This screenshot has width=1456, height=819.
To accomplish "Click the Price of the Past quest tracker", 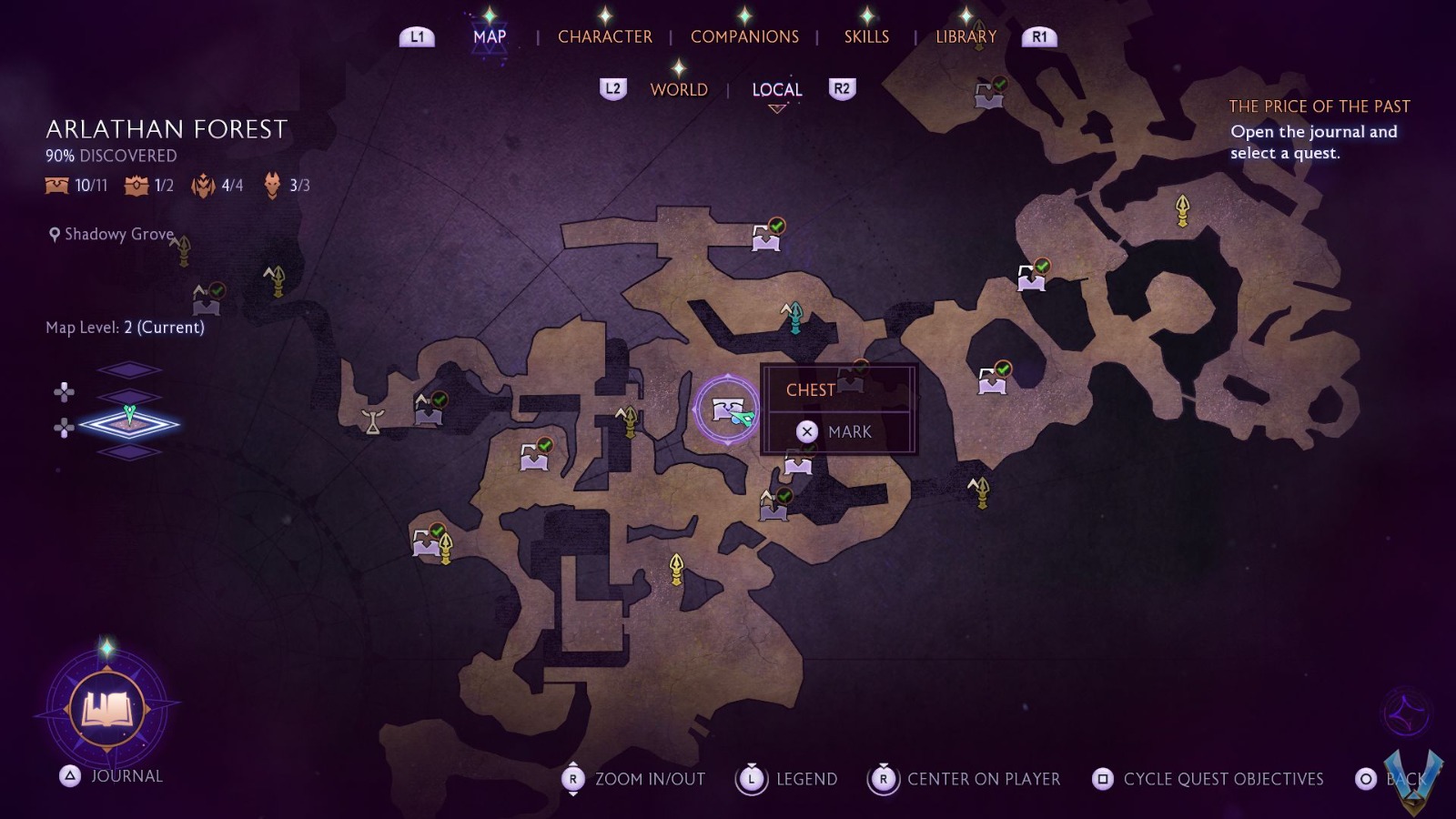I will pyautogui.click(x=1319, y=129).
